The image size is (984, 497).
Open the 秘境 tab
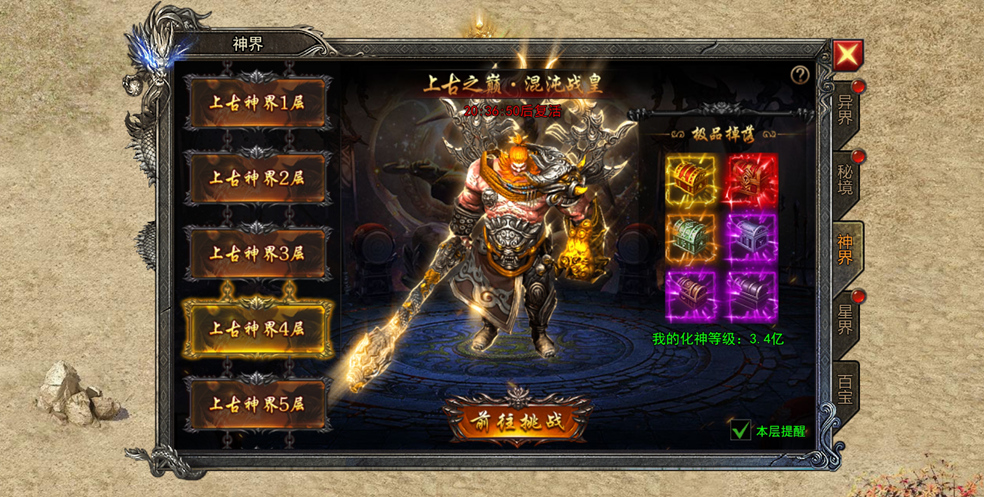coord(846,178)
